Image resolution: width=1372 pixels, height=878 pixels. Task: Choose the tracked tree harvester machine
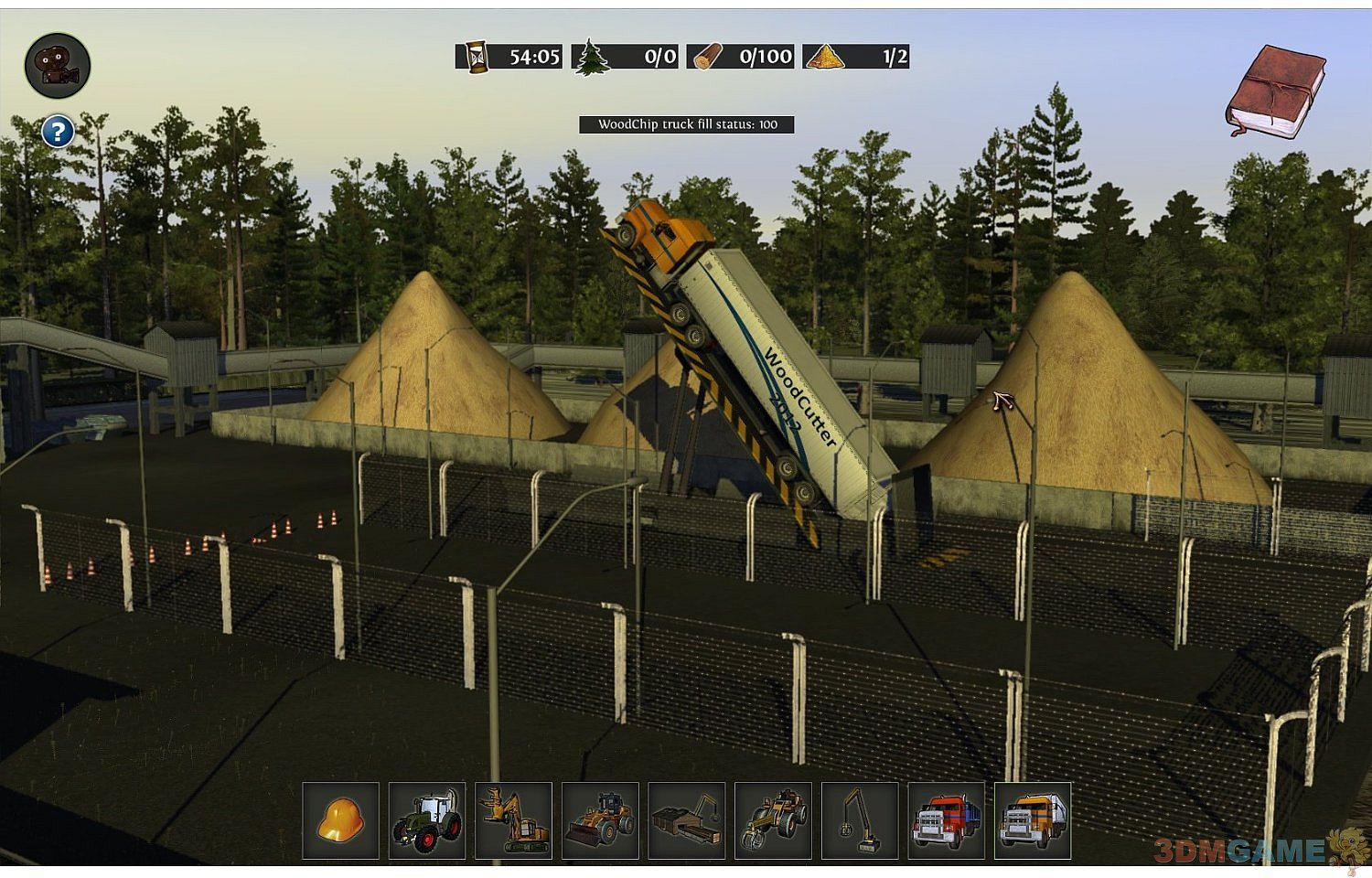coord(513,820)
